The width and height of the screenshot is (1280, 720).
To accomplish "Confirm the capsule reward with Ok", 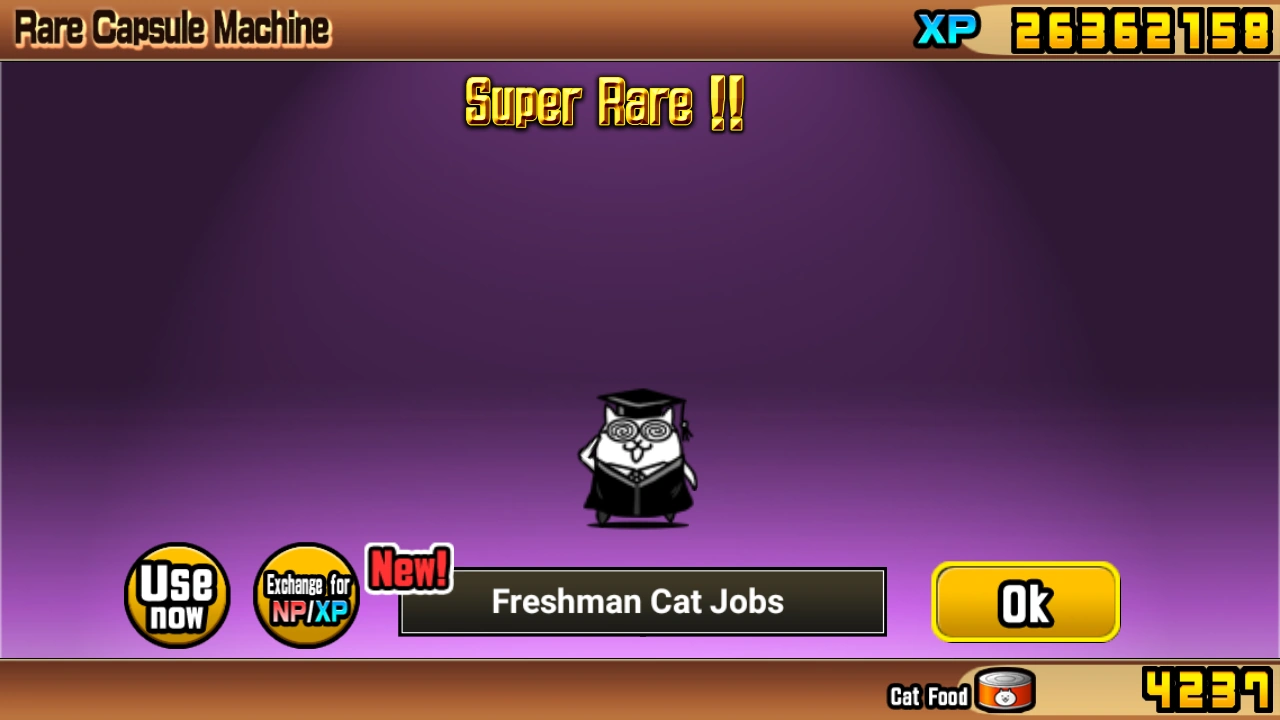I will click(x=1026, y=601).
